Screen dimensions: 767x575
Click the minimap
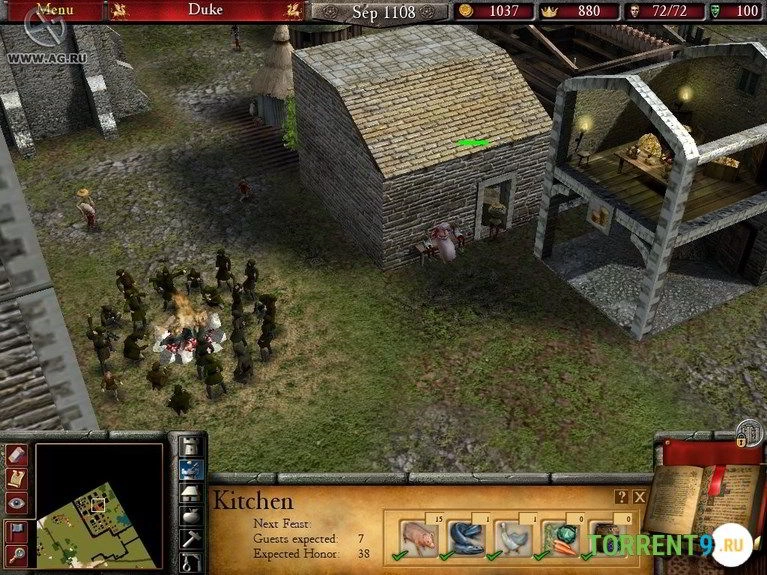click(98, 505)
